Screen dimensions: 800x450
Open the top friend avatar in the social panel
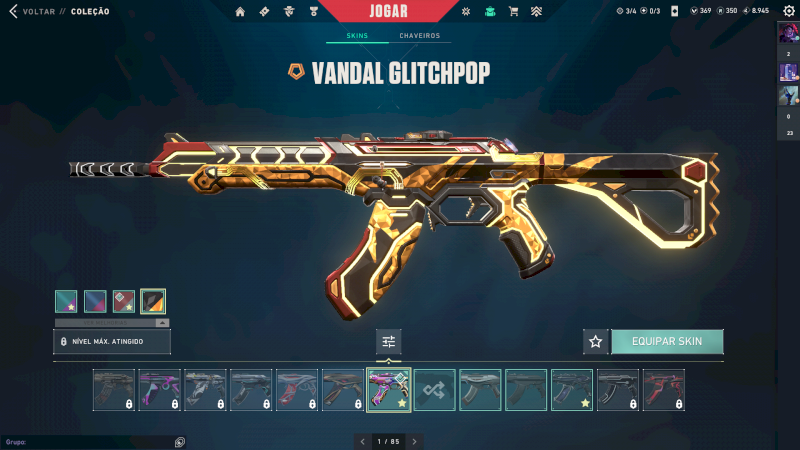pos(788,32)
